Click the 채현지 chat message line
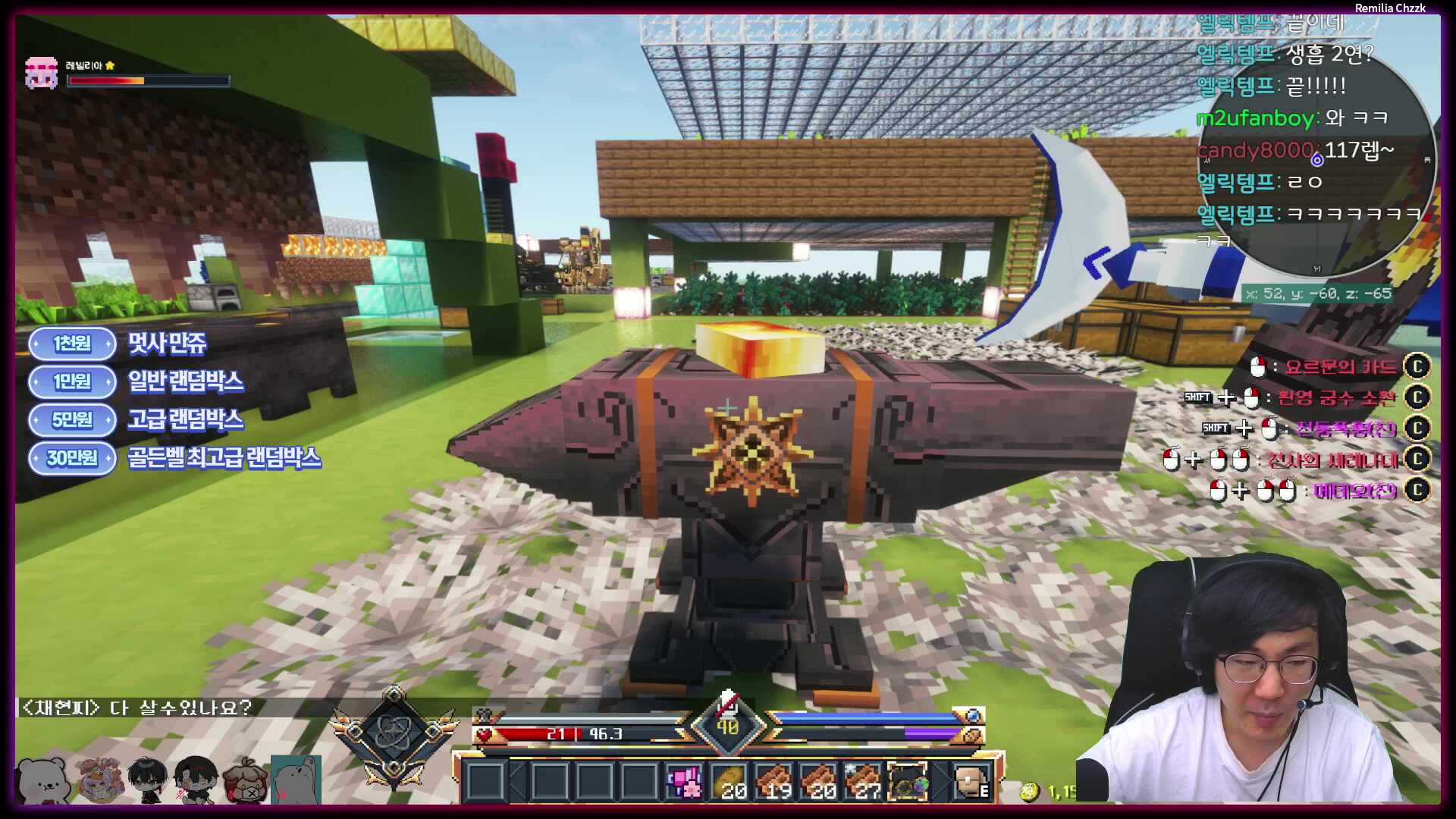 [137, 708]
